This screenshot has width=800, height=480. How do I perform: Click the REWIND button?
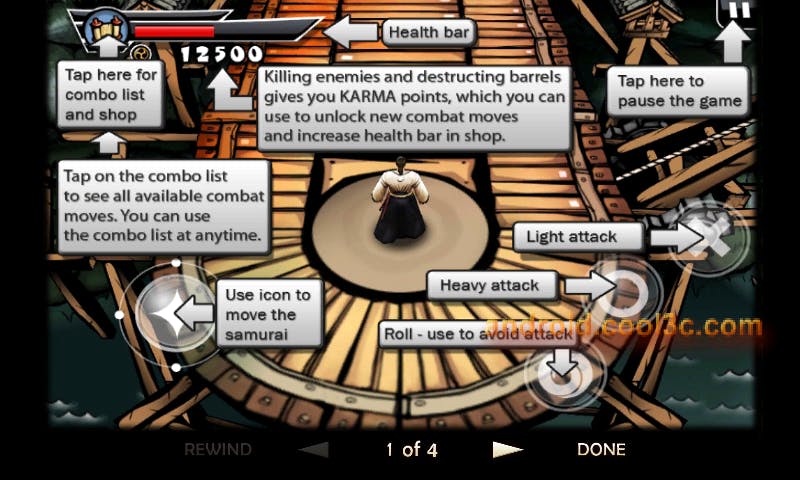coord(217,450)
